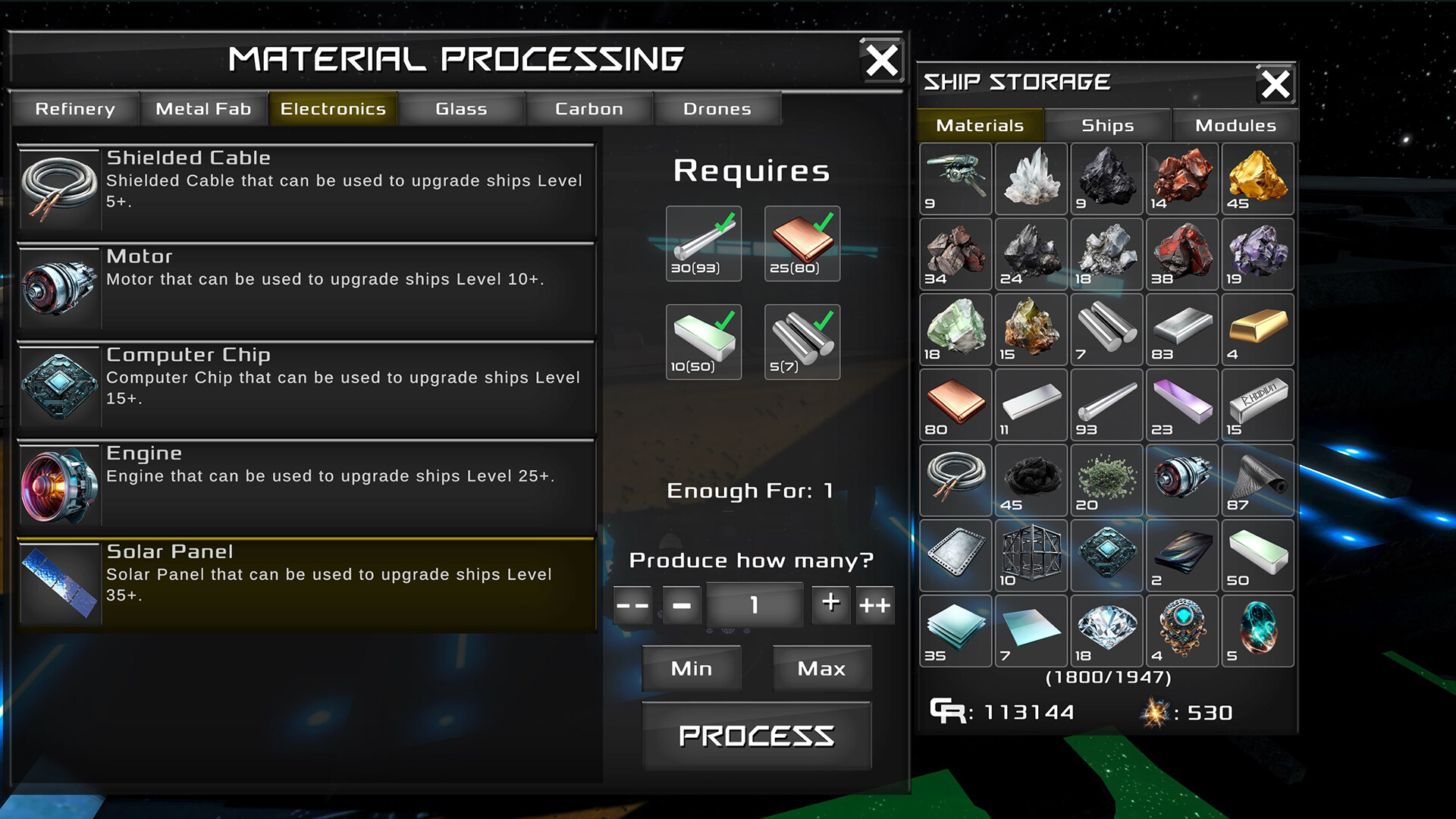Select the glowing blue module cube in storage
This screenshot has width=1456, height=819.
pyautogui.click(x=1106, y=556)
